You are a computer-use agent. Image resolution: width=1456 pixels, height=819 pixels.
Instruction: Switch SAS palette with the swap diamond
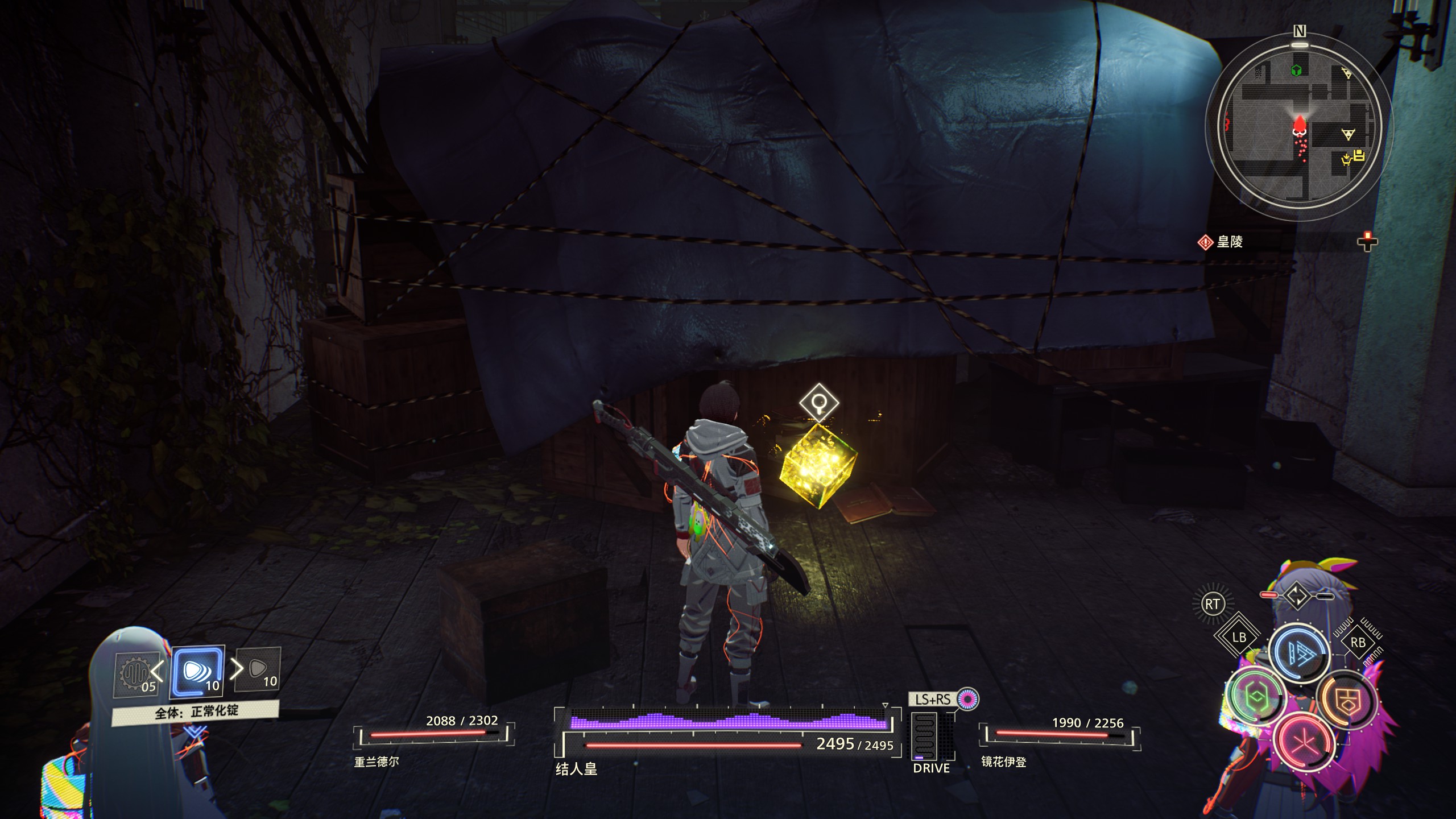pos(1297,595)
